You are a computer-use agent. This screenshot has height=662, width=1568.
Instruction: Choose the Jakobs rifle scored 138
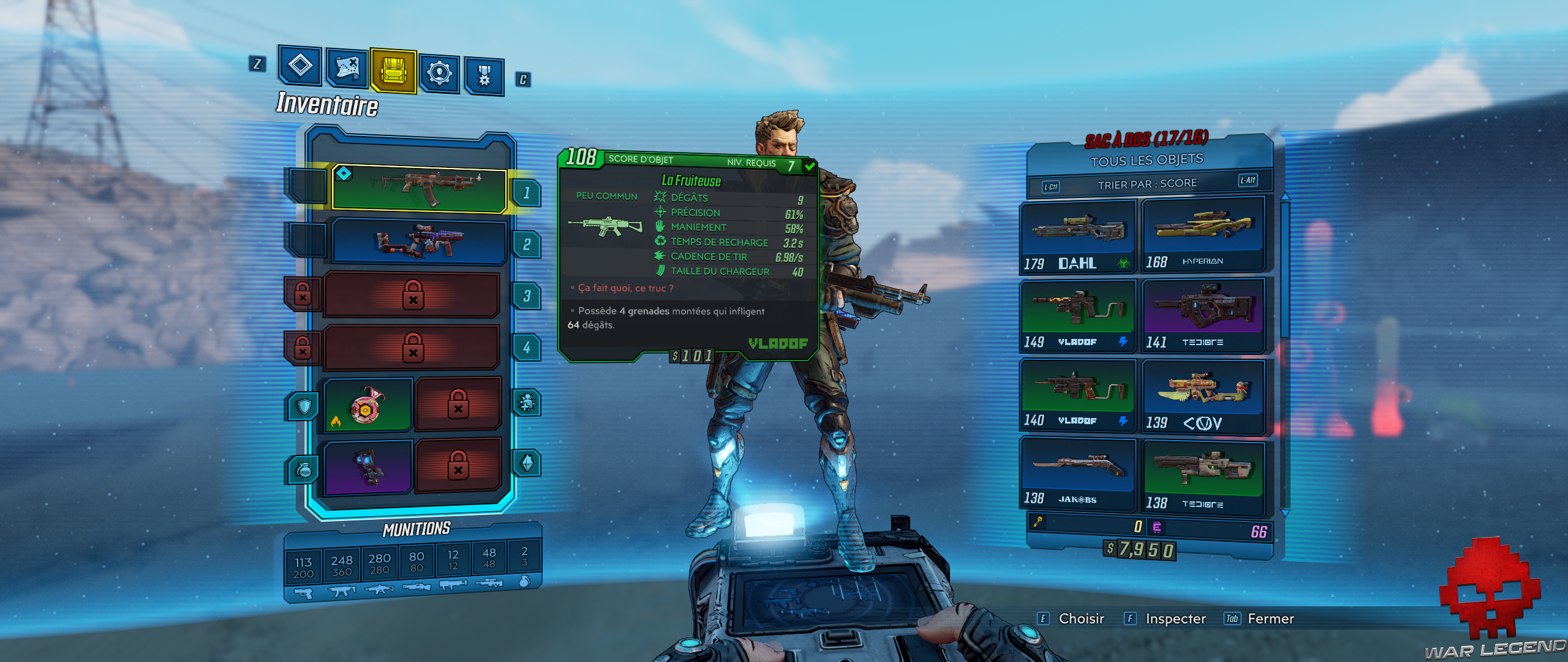coord(1077,473)
